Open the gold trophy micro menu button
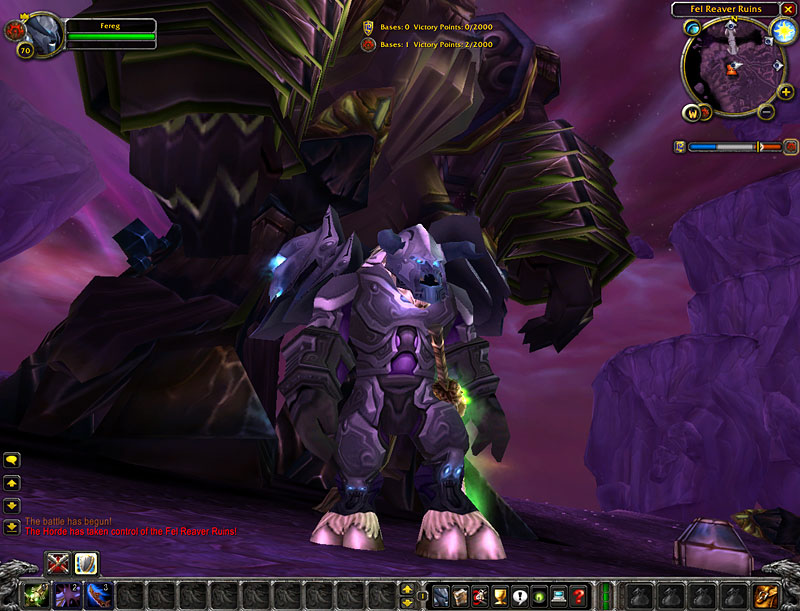800x611 pixels. click(x=499, y=596)
